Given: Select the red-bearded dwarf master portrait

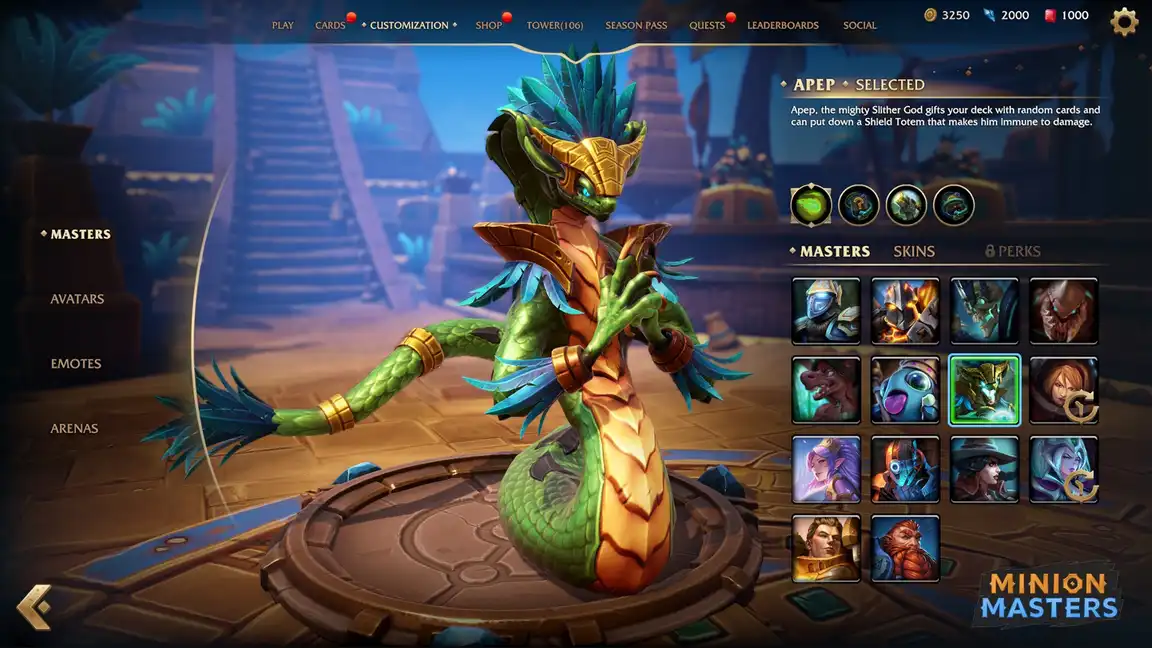Looking at the screenshot, I should [905, 548].
